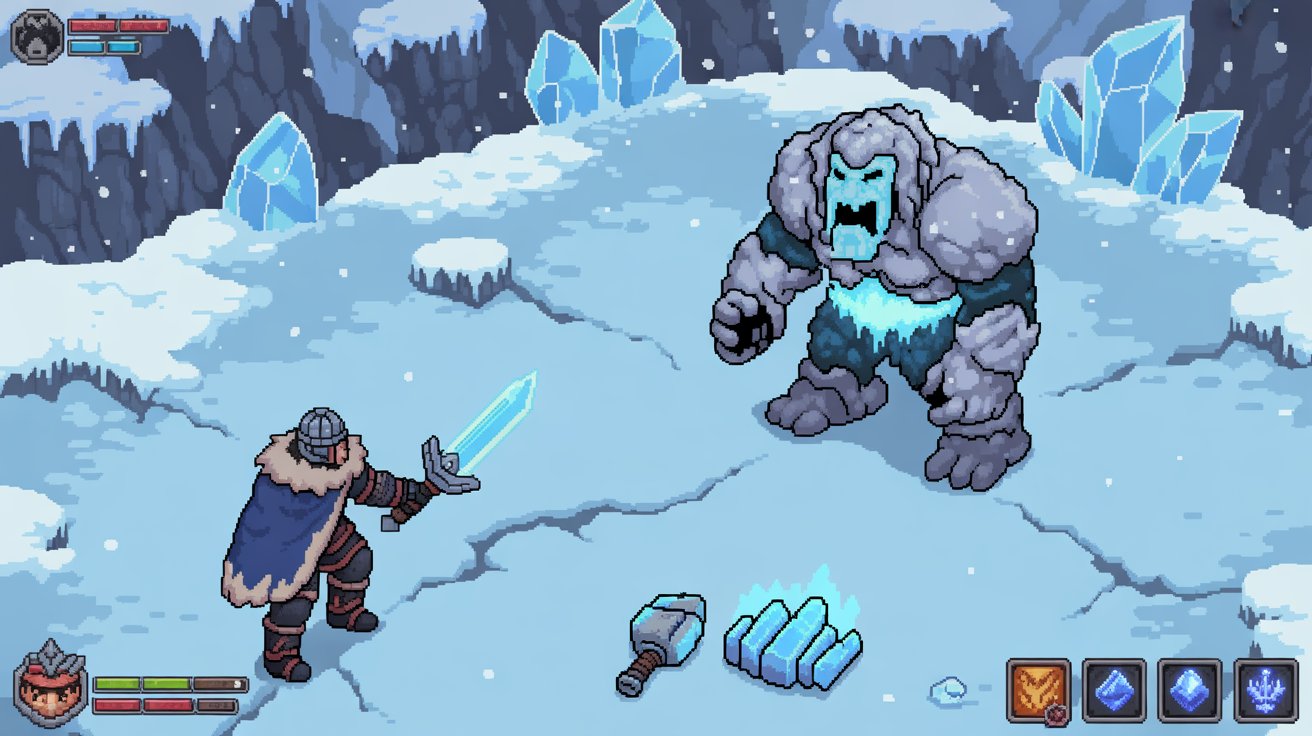
Task: Click the hero's helmet portrait bottom-left
Action: click(x=52, y=692)
